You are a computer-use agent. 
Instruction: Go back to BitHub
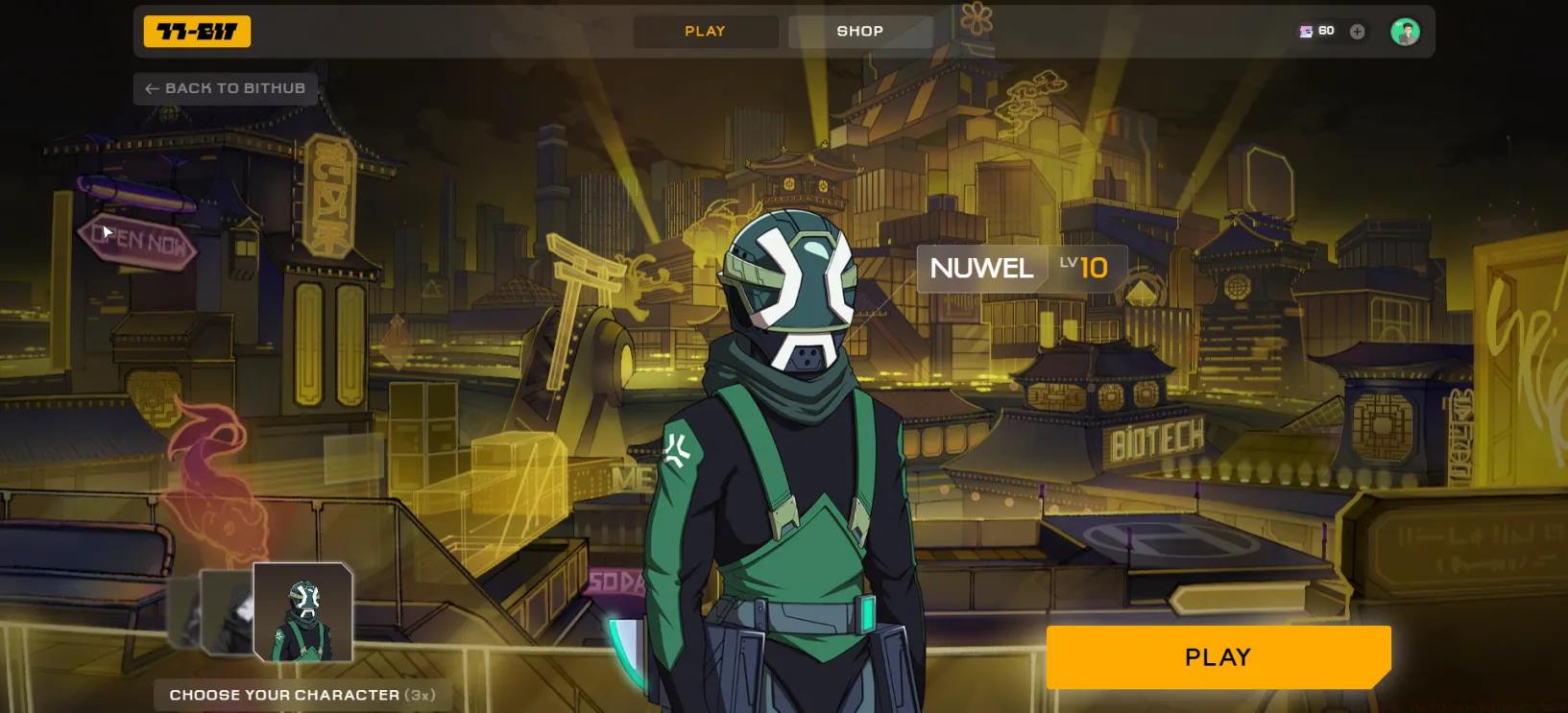[226, 88]
